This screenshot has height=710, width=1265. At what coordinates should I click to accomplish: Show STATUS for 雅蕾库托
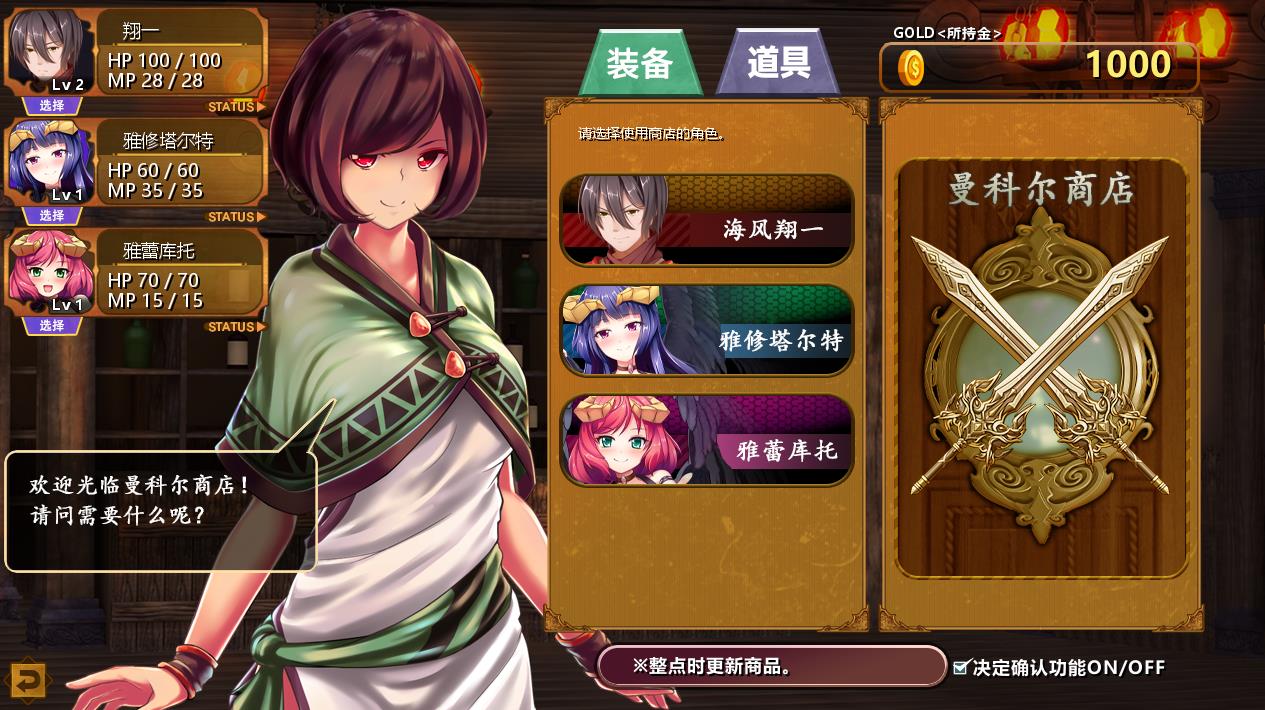236,327
